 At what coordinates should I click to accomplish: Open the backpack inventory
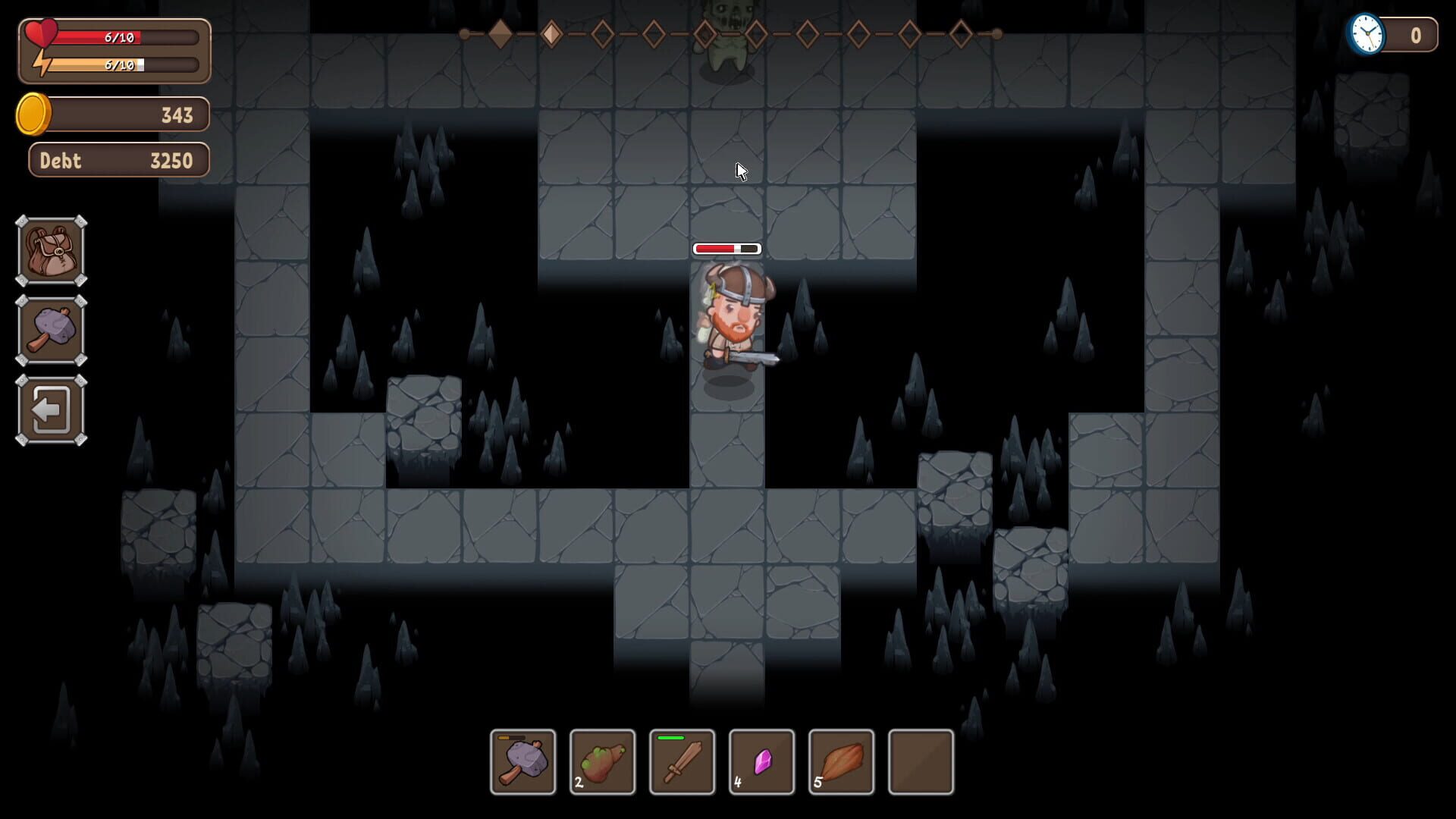point(50,251)
